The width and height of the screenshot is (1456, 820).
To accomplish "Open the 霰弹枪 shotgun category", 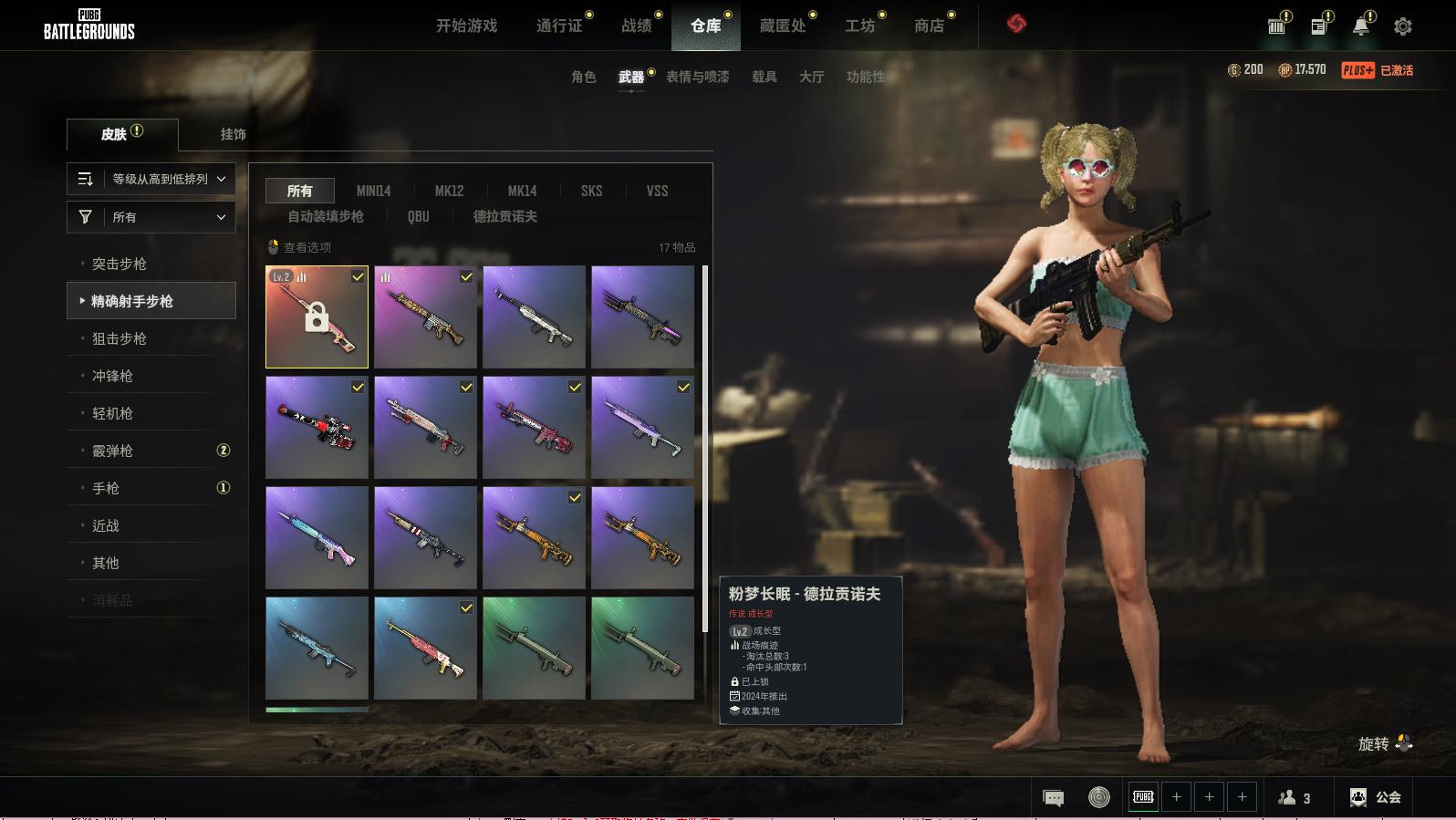I will [112, 451].
